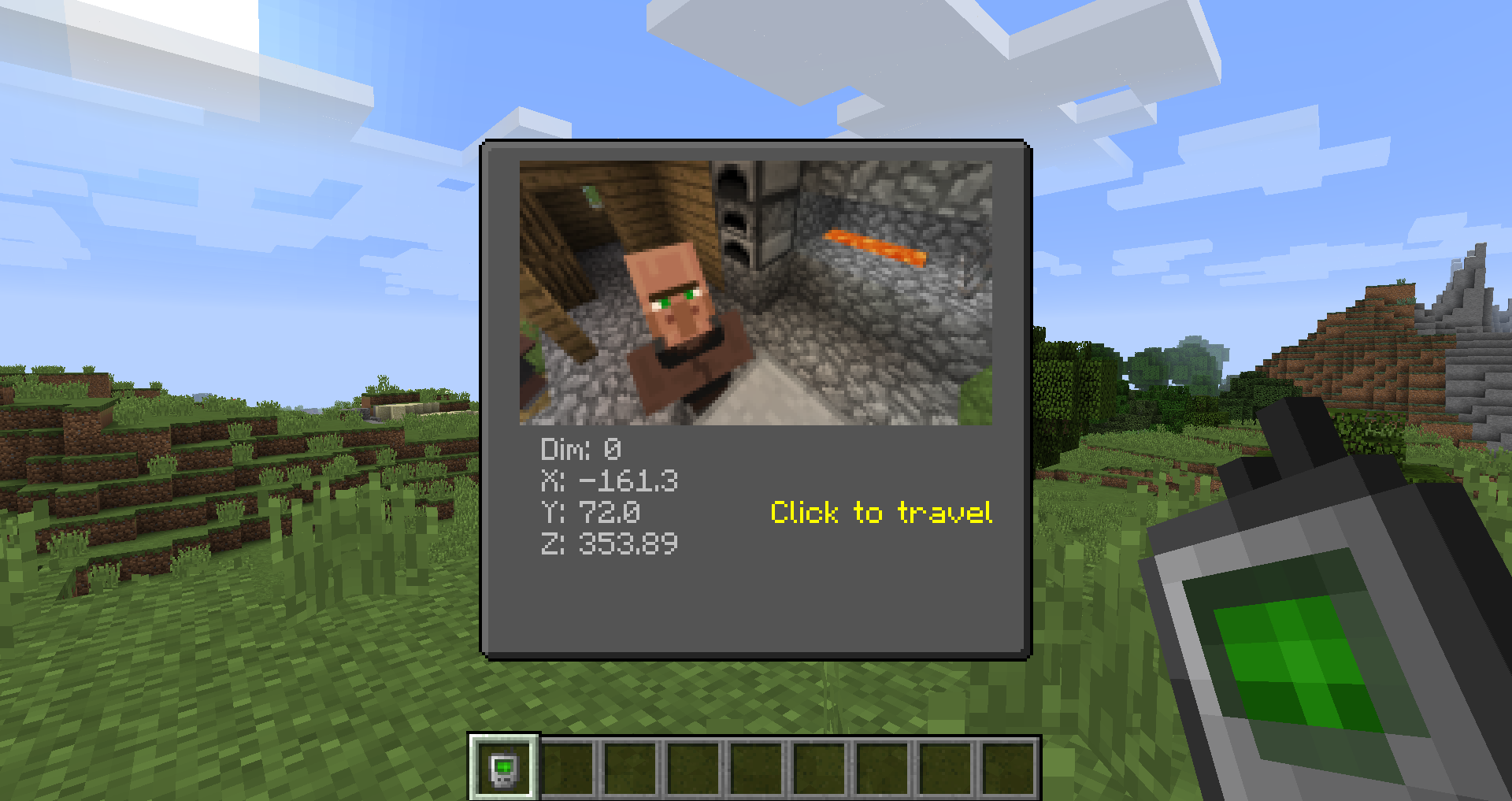Click the X: -161.3 coordinate line
Image resolution: width=1512 pixels, height=801 pixels.
point(609,481)
